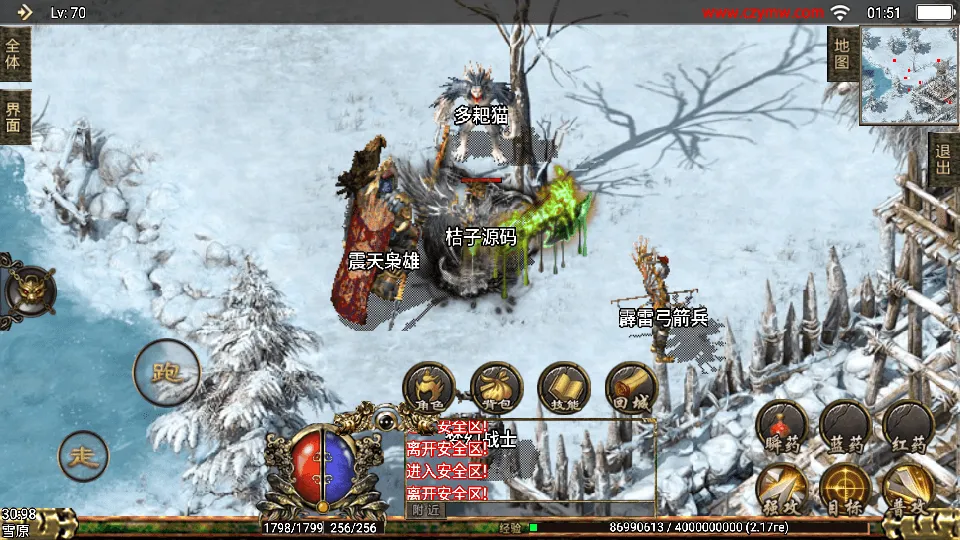Switch movement to 跑 run mode
960x540 pixels.
coord(166,372)
